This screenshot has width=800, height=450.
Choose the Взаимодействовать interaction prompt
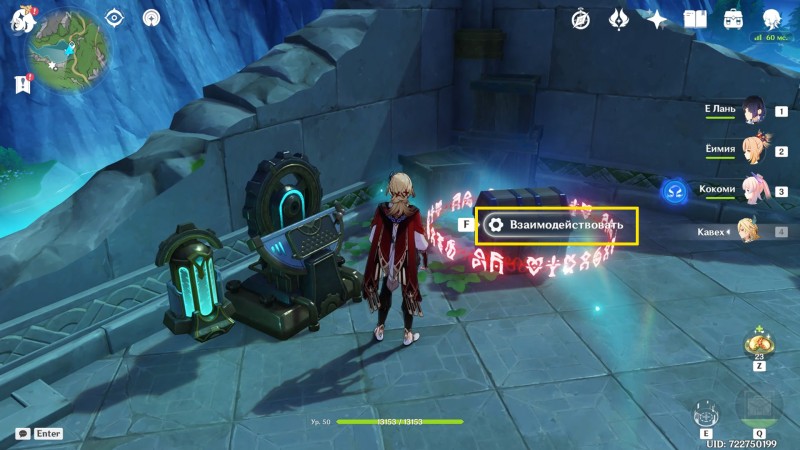tap(557, 225)
